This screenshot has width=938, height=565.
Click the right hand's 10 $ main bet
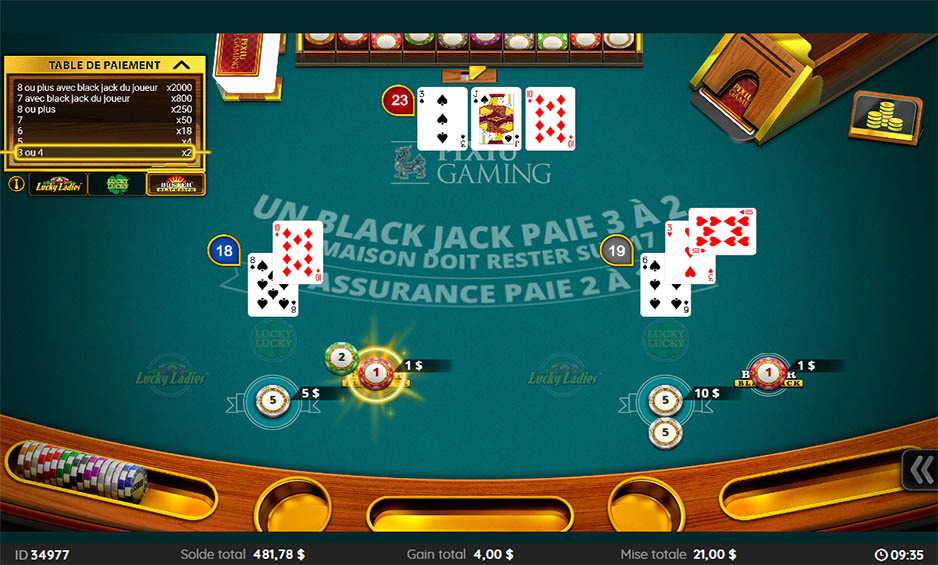click(x=665, y=401)
